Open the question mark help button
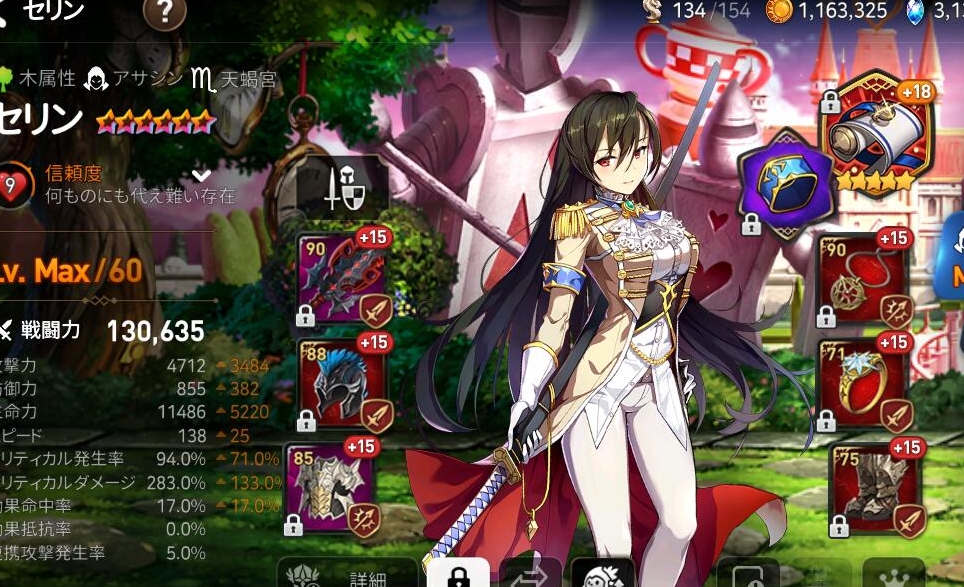The width and height of the screenshot is (964, 587). 165,12
